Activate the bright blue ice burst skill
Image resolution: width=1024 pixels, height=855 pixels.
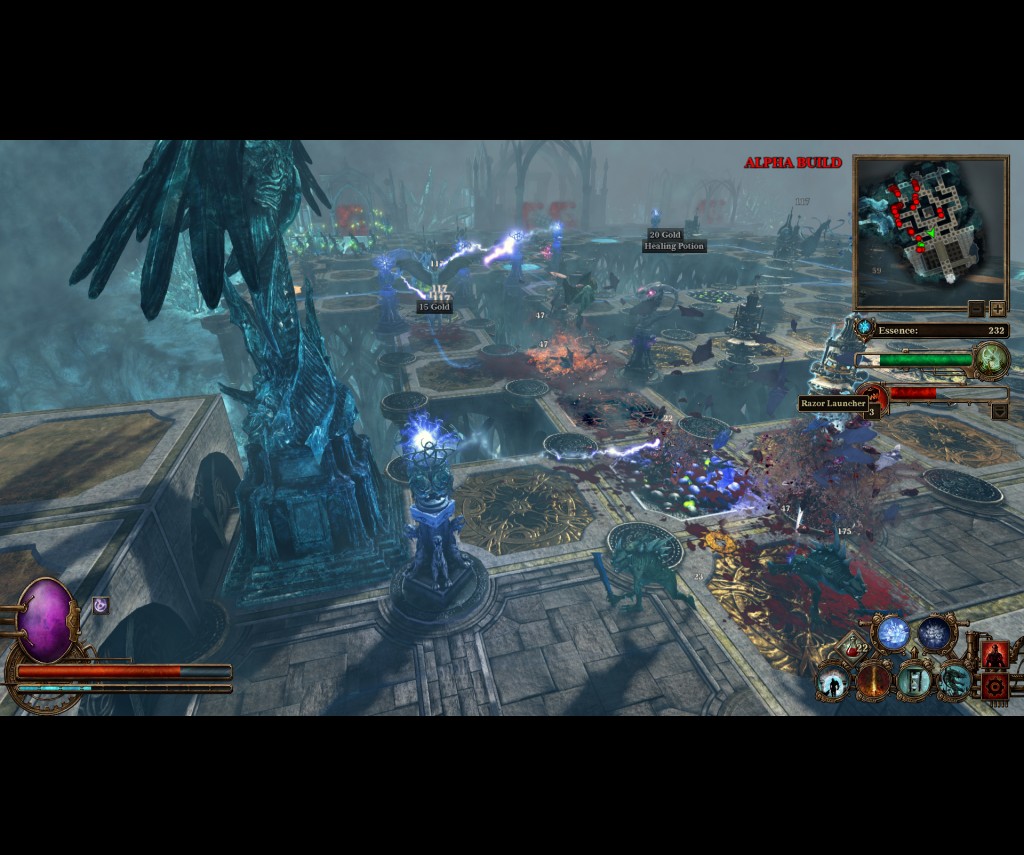(x=892, y=632)
